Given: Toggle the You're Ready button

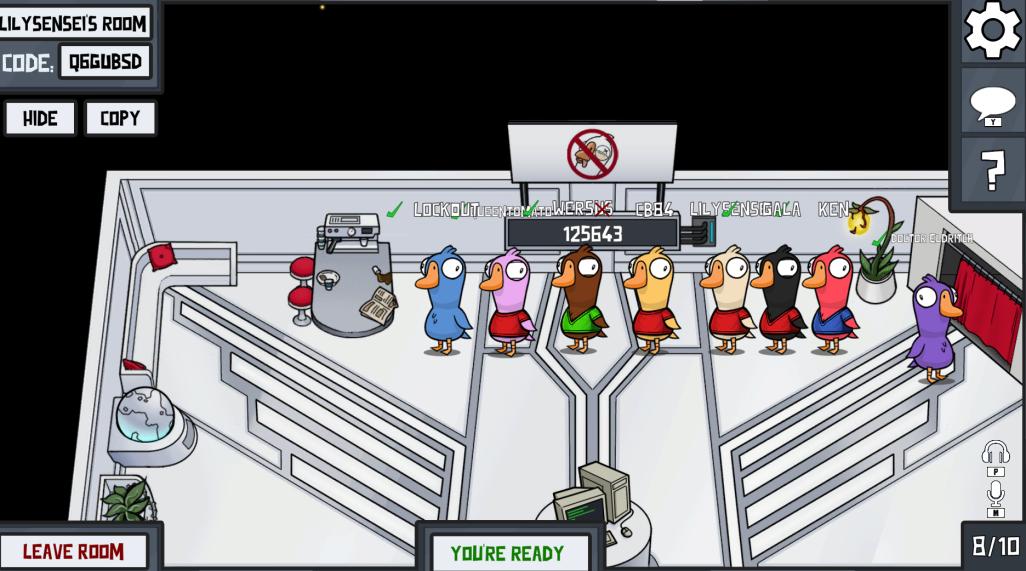Looking at the screenshot, I should (507, 553).
